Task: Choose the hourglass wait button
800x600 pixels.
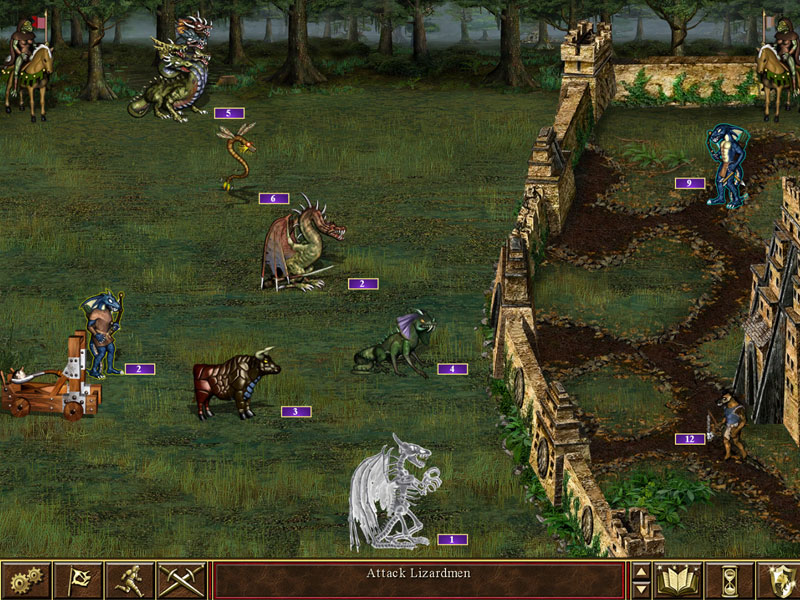Action: 729,580
